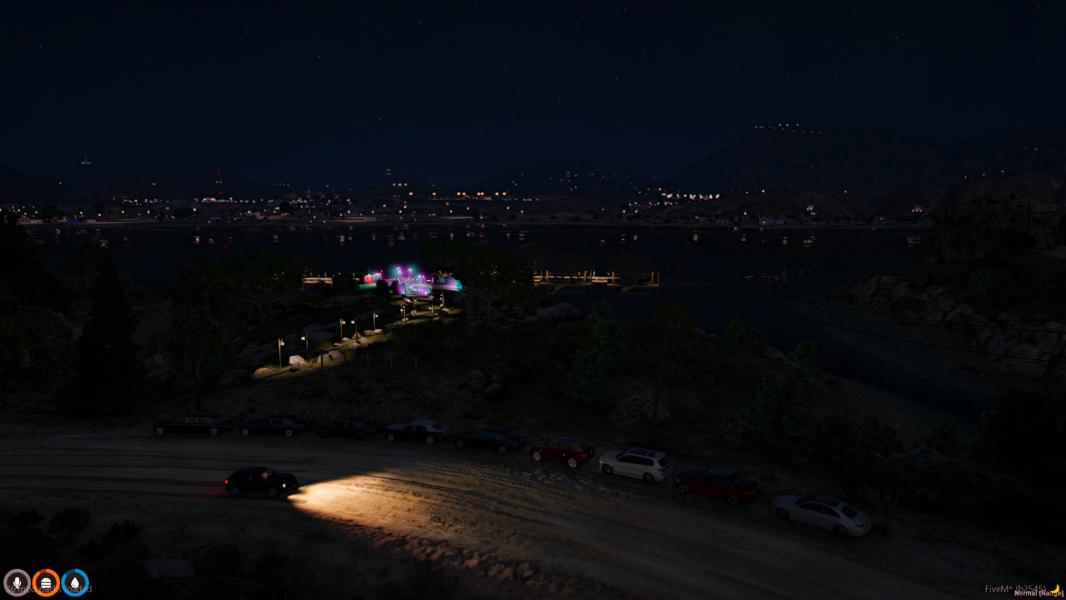
Task: Click the blue water drop thirst icon
Action: 75,582
